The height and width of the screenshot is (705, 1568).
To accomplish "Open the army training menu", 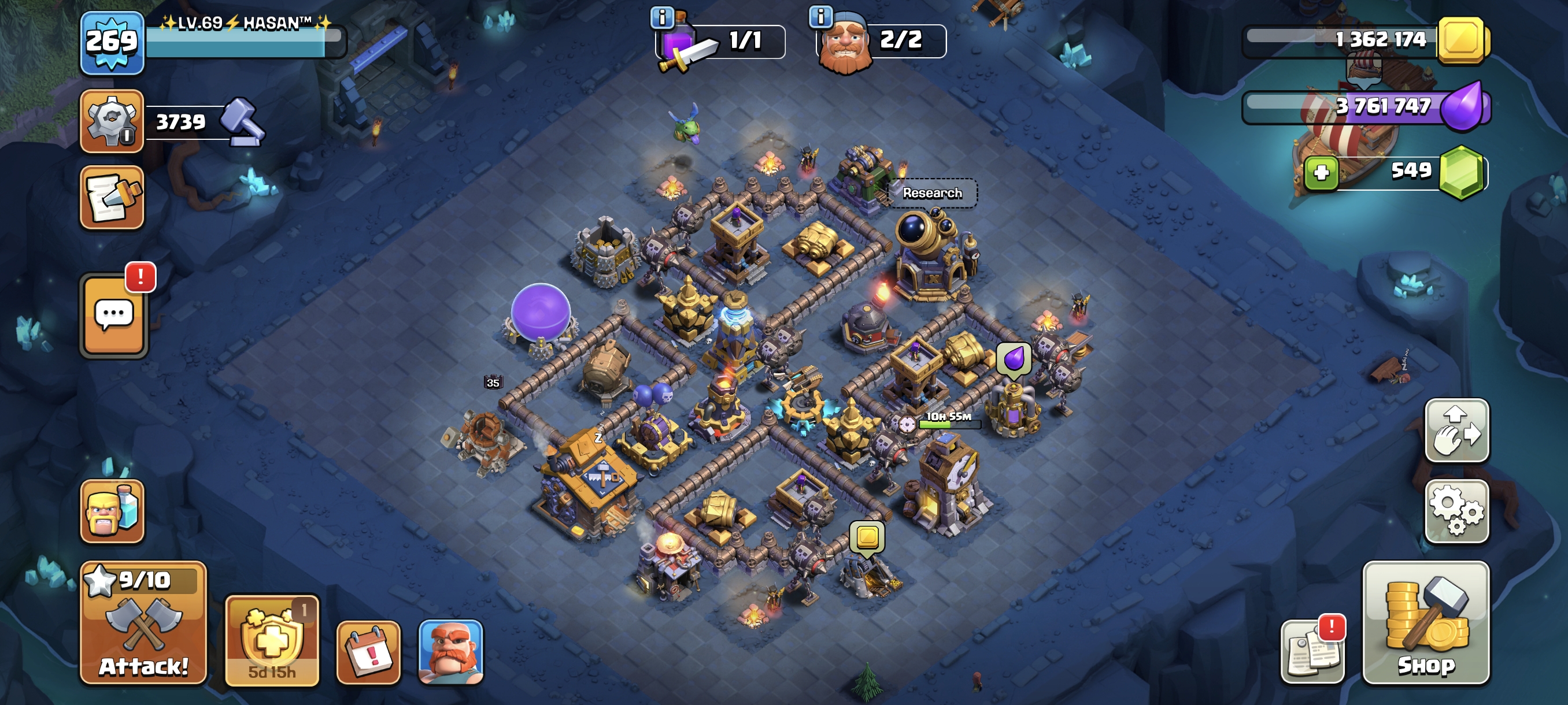I will (x=112, y=511).
